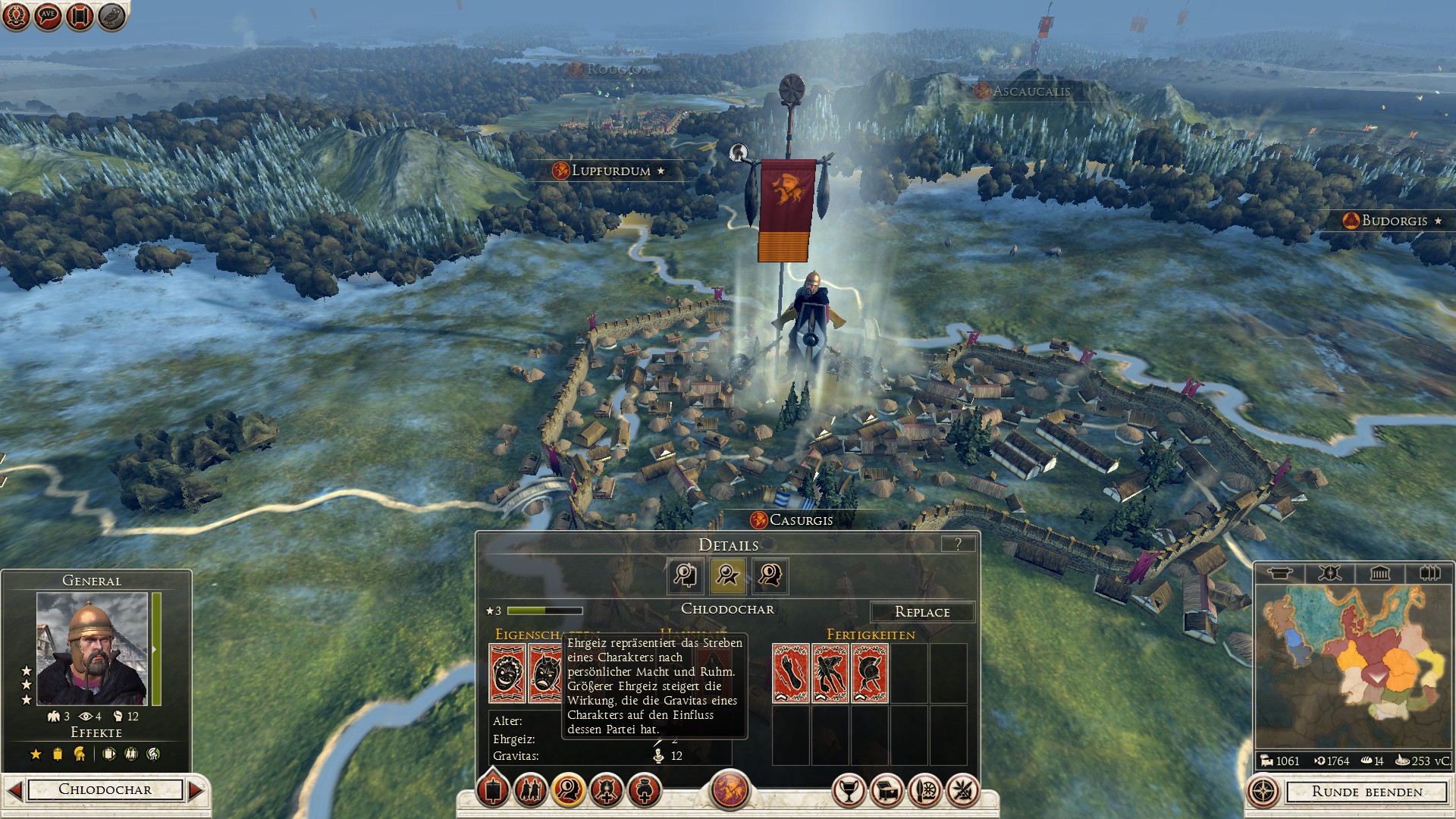Open the faction emblem button on bottom bar
This screenshot has height=819, width=1456.
pos(730,789)
